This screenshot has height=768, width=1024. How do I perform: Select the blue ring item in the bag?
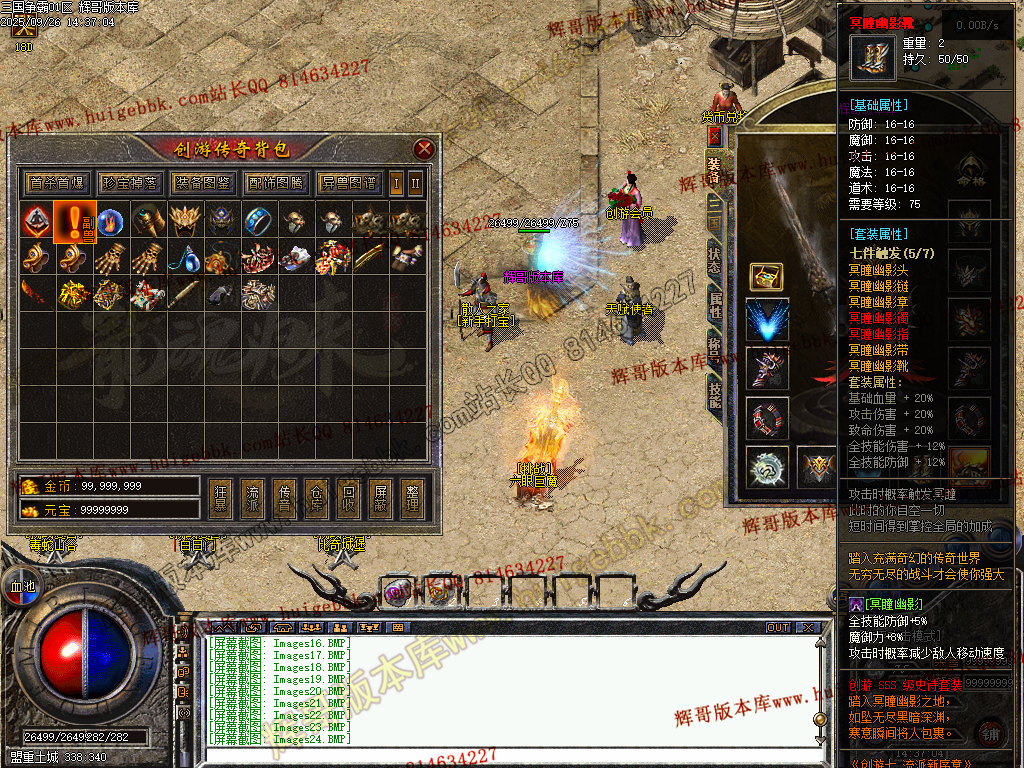pyautogui.click(x=258, y=220)
